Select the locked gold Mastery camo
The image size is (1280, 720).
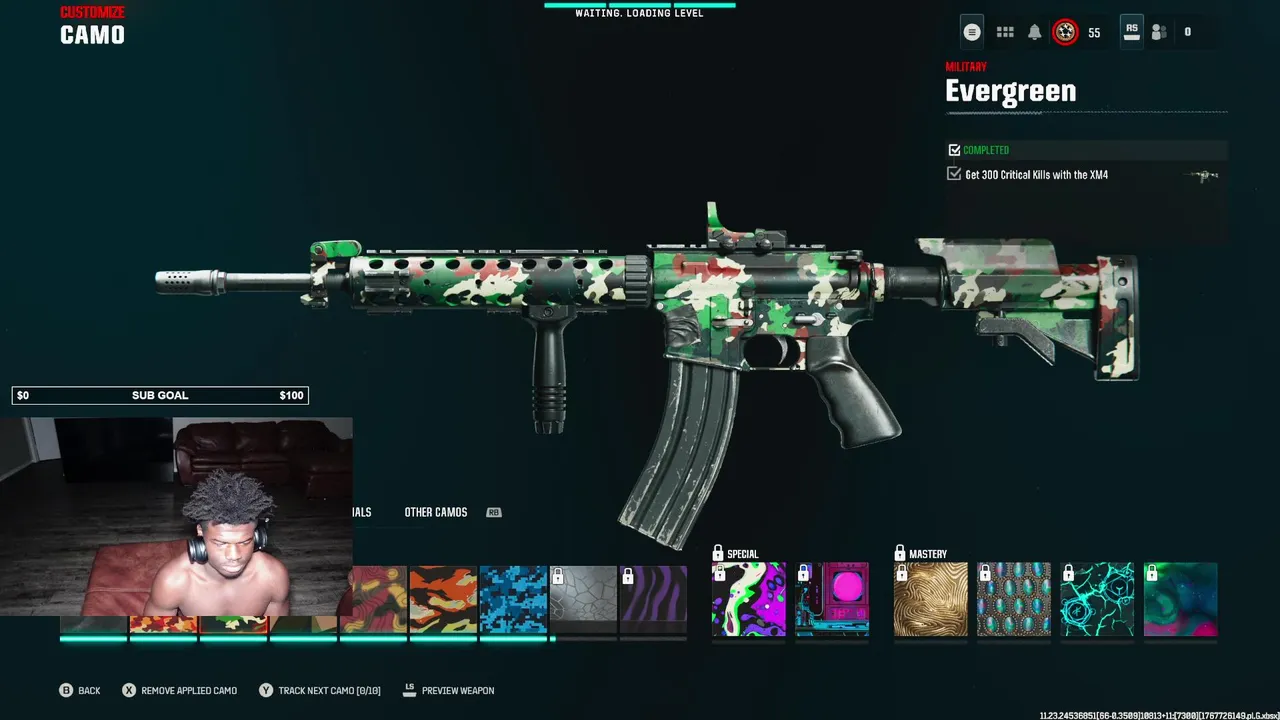[x=930, y=600]
